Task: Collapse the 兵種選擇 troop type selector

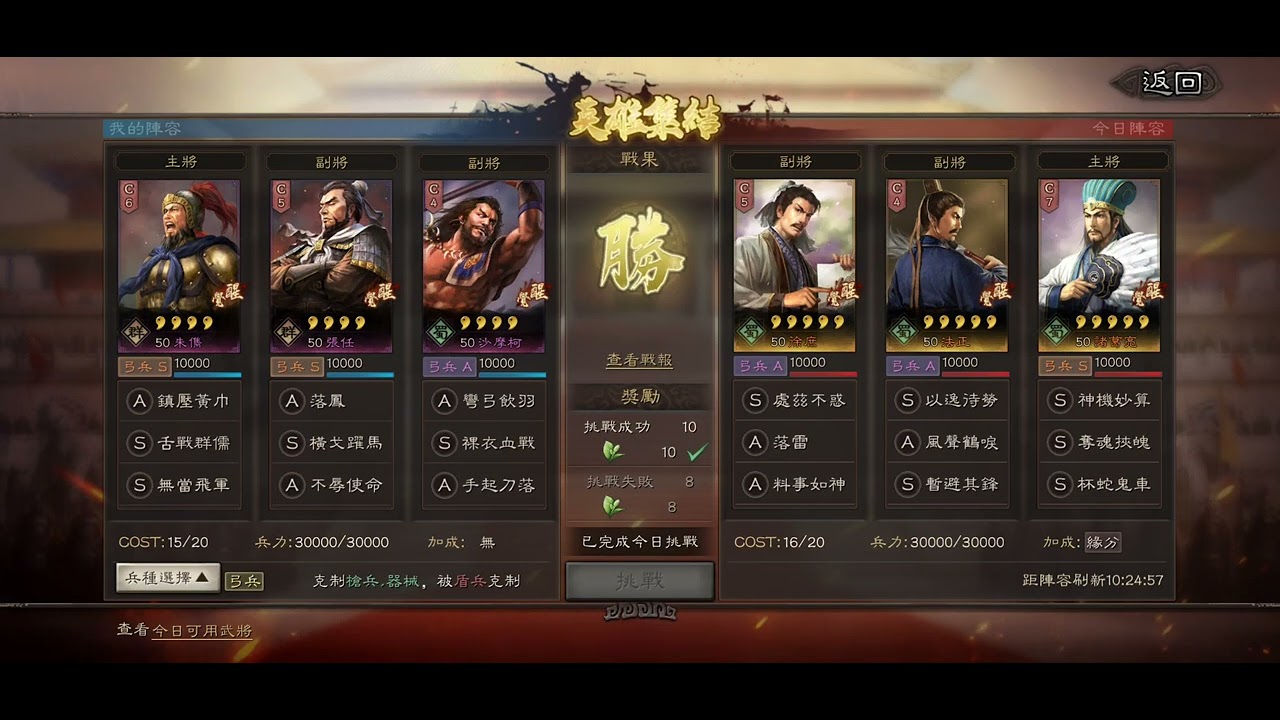Action: [x=165, y=578]
